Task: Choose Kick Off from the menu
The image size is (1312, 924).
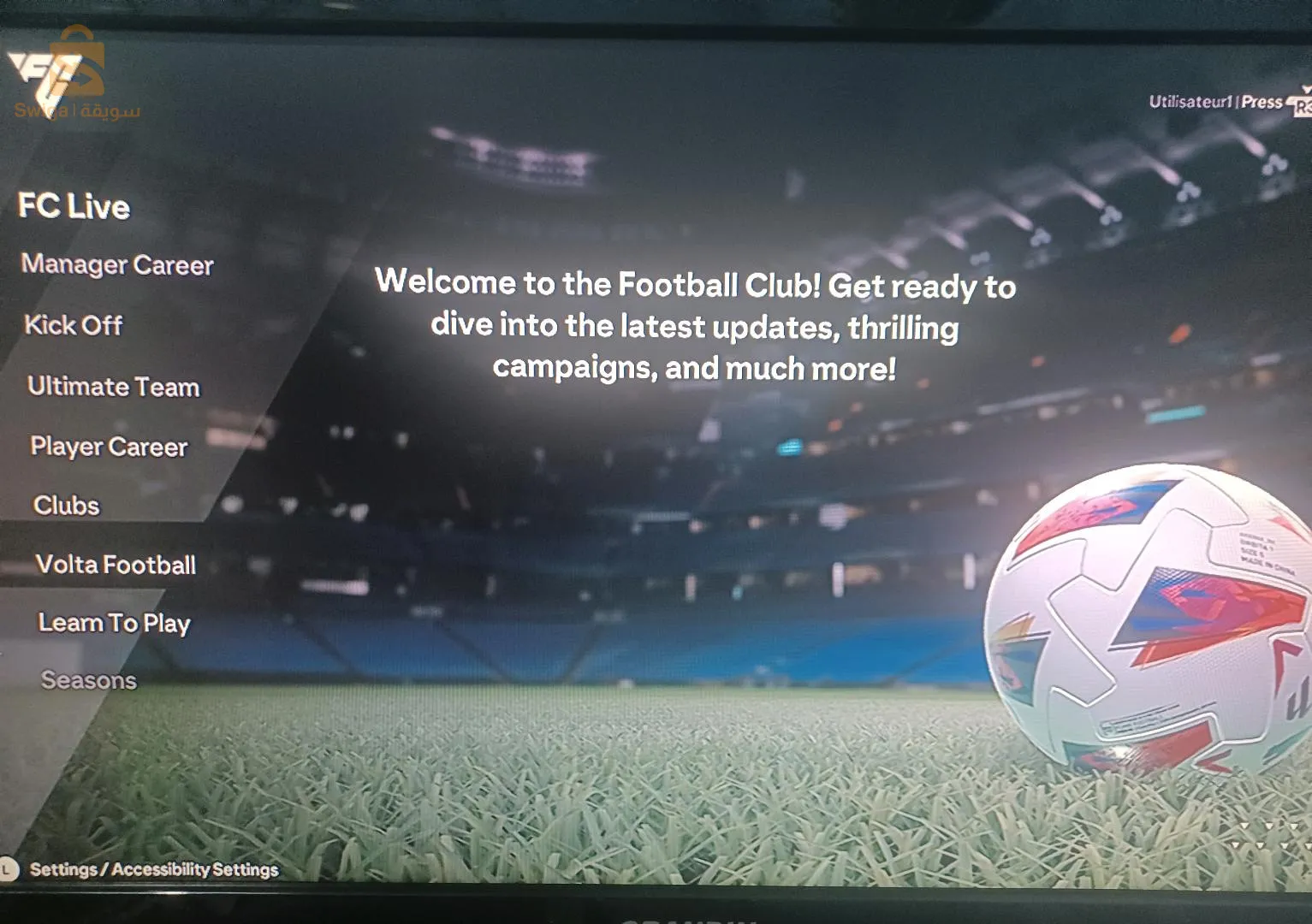Action: [x=74, y=325]
